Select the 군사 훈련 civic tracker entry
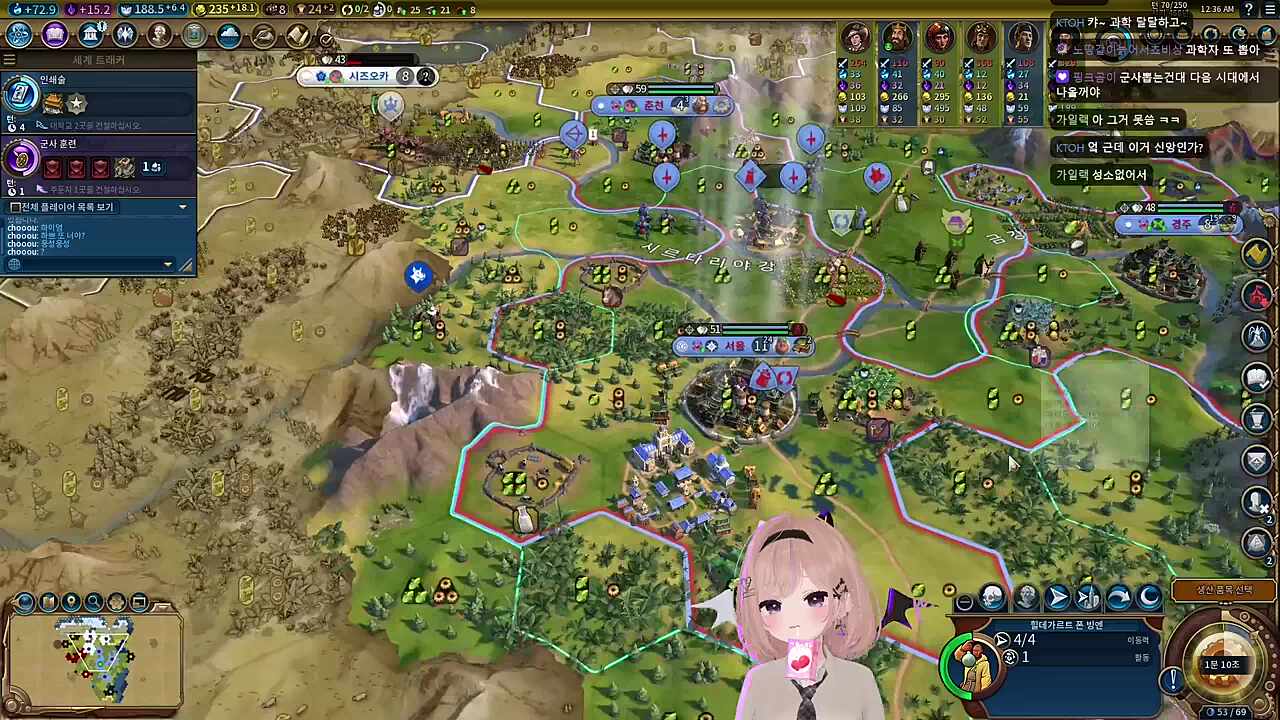The height and width of the screenshot is (720, 1280). 98,160
